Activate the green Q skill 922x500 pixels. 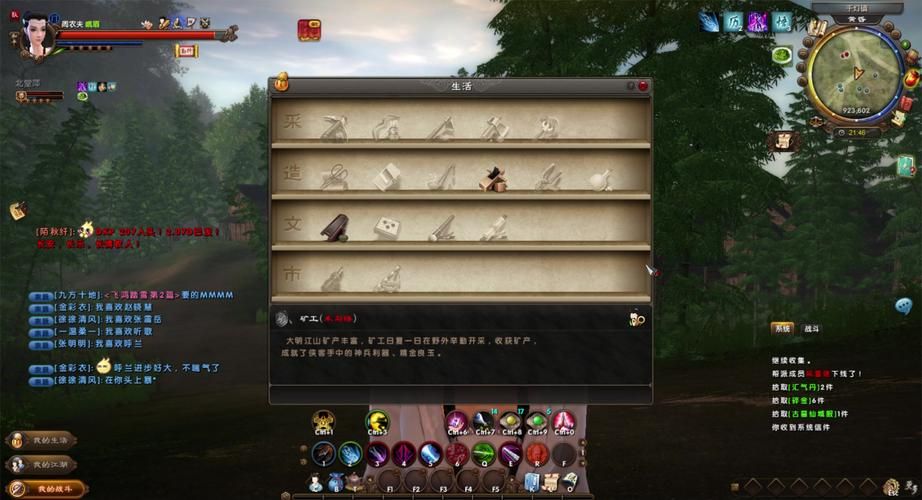click(484, 454)
